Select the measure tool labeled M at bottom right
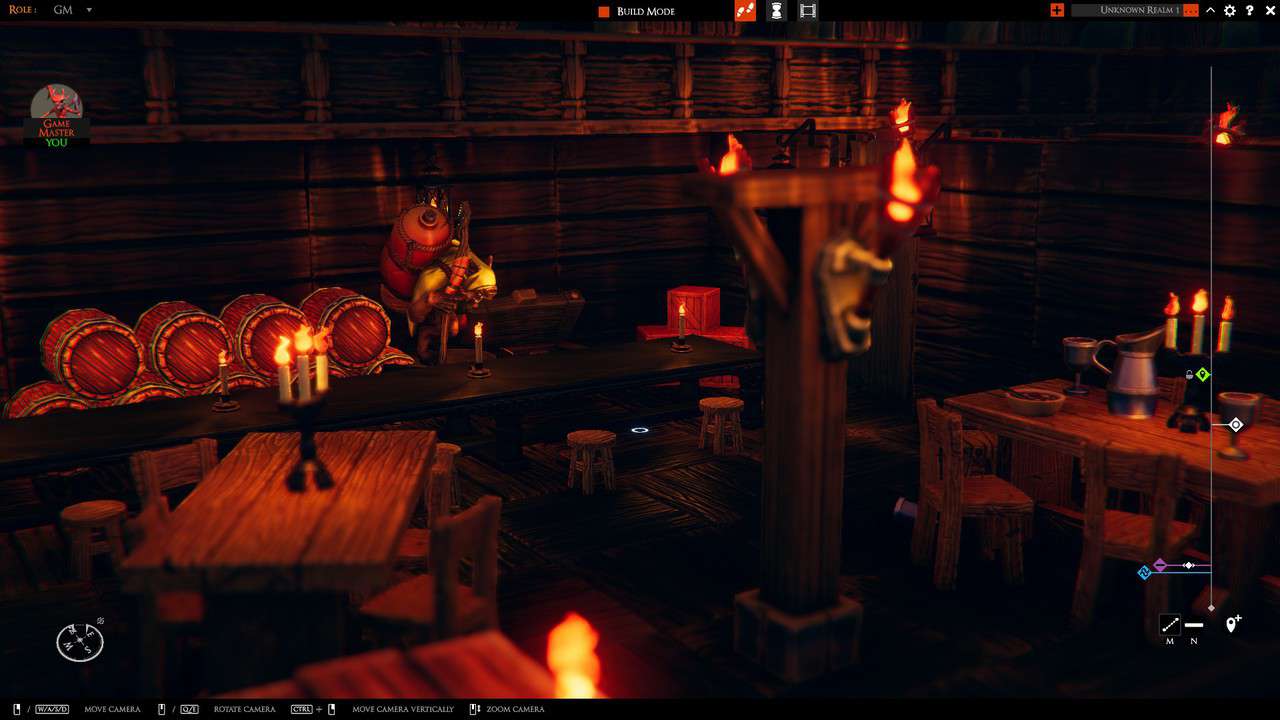 1169,625
